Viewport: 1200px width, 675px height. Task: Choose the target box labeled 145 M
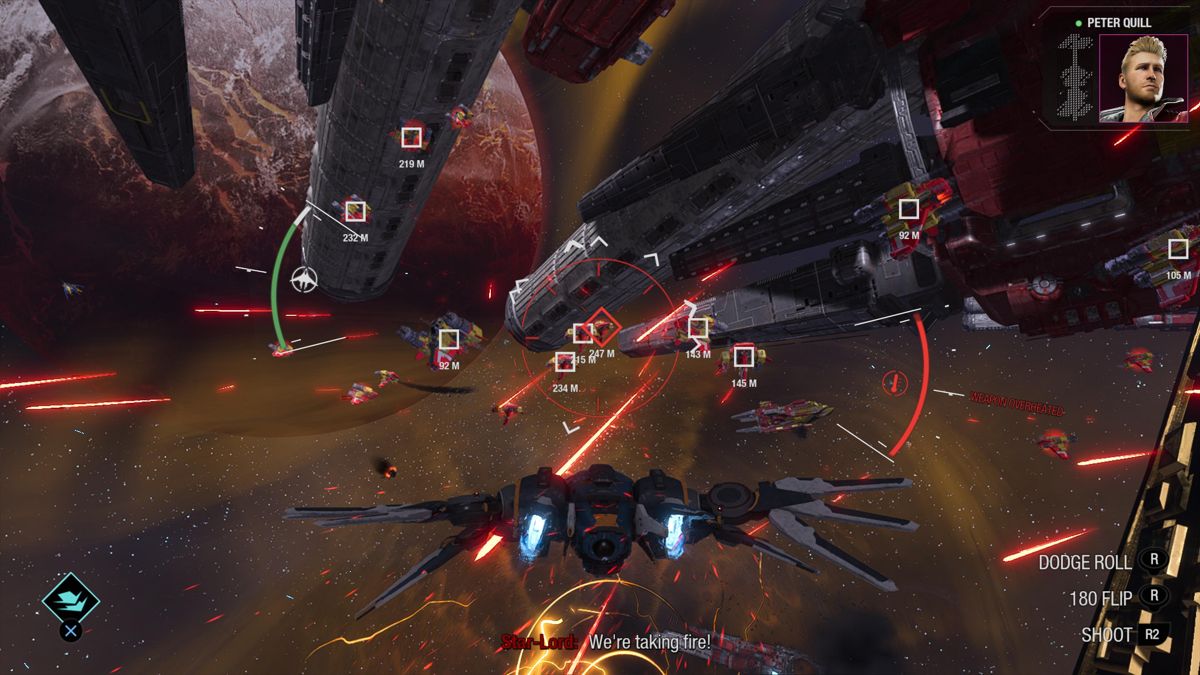click(x=743, y=356)
